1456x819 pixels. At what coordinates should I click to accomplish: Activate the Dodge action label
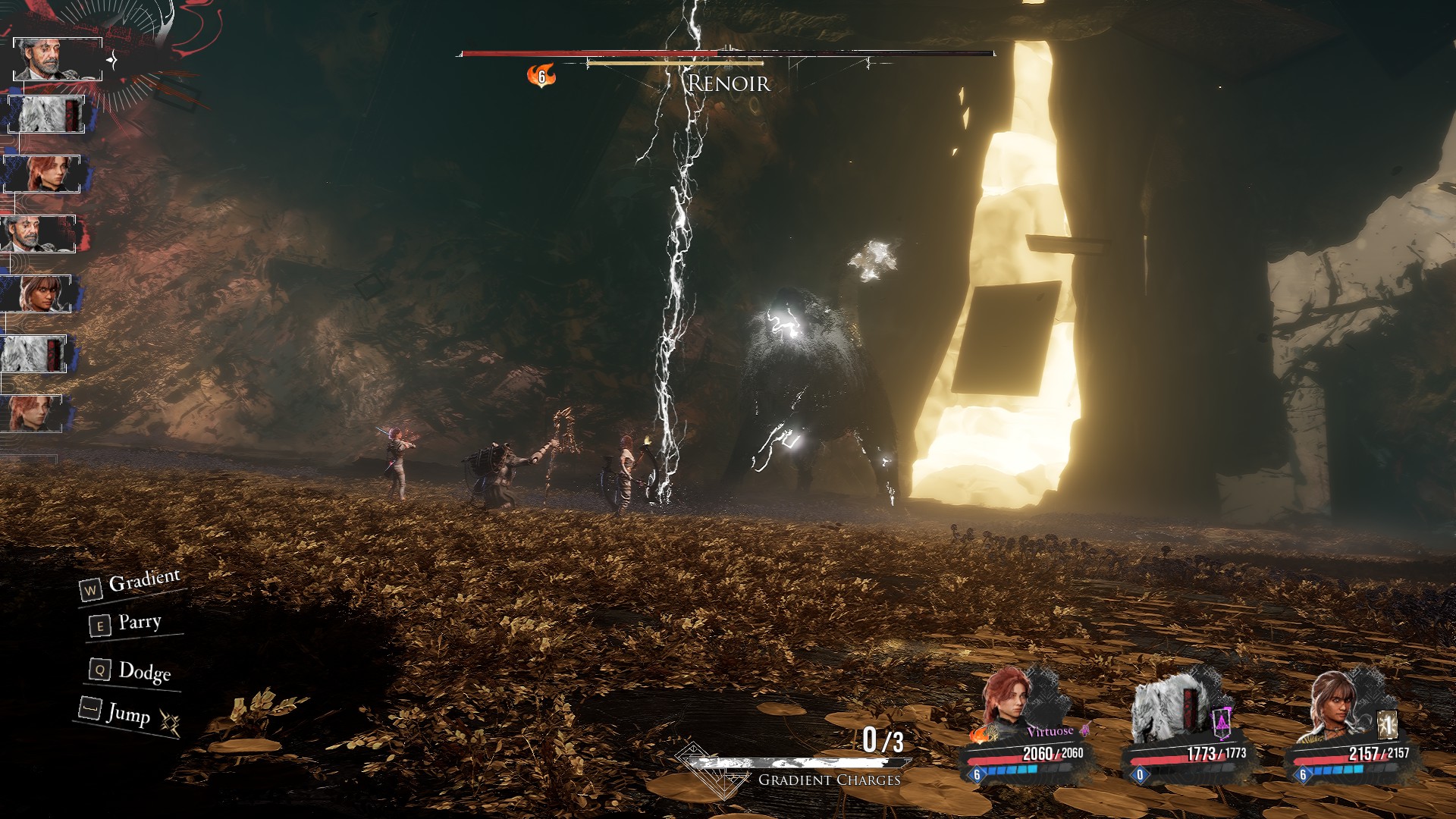(x=144, y=672)
